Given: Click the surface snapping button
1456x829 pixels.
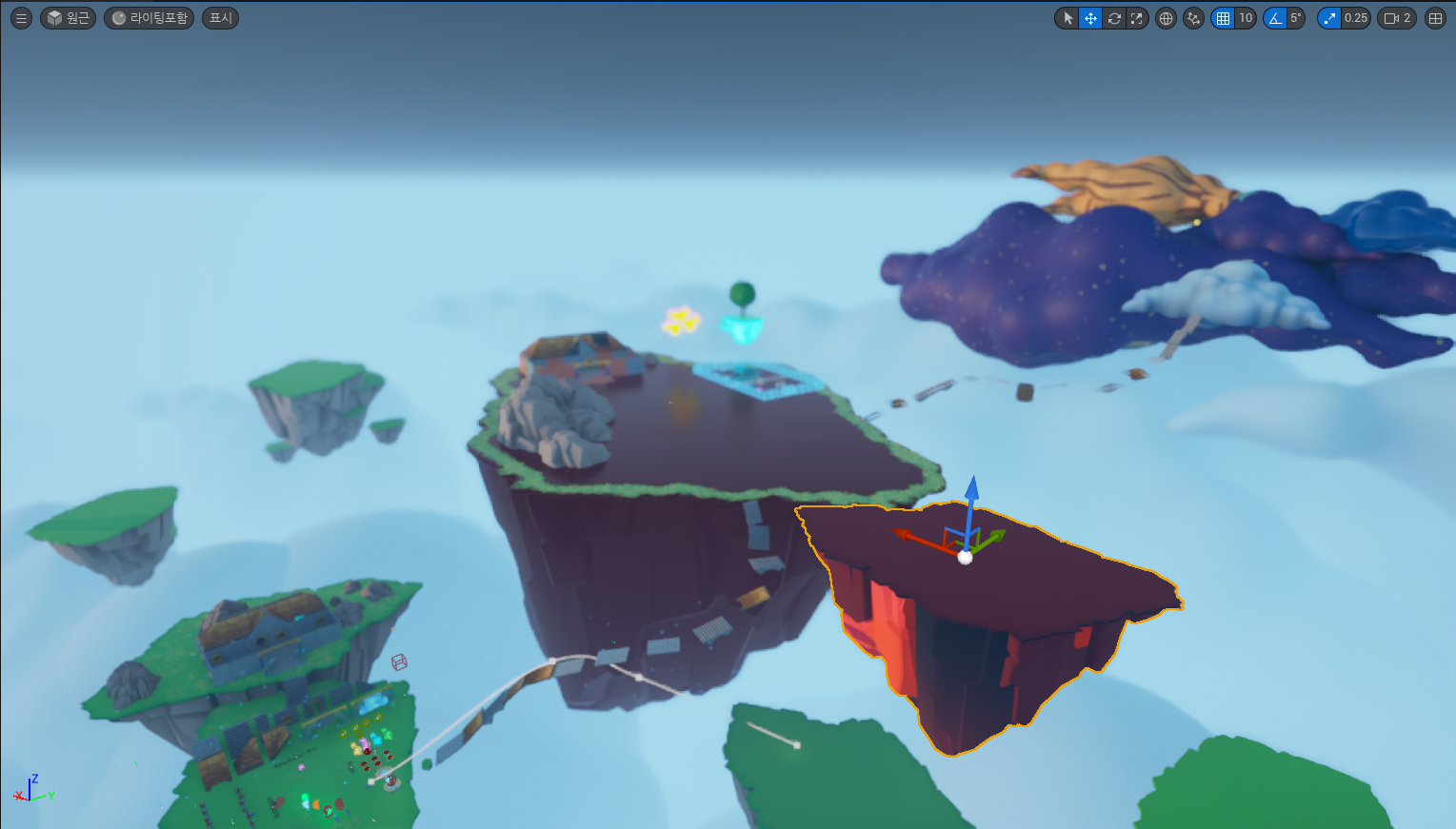Looking at the screenshot, I should tap(1193, 18).
